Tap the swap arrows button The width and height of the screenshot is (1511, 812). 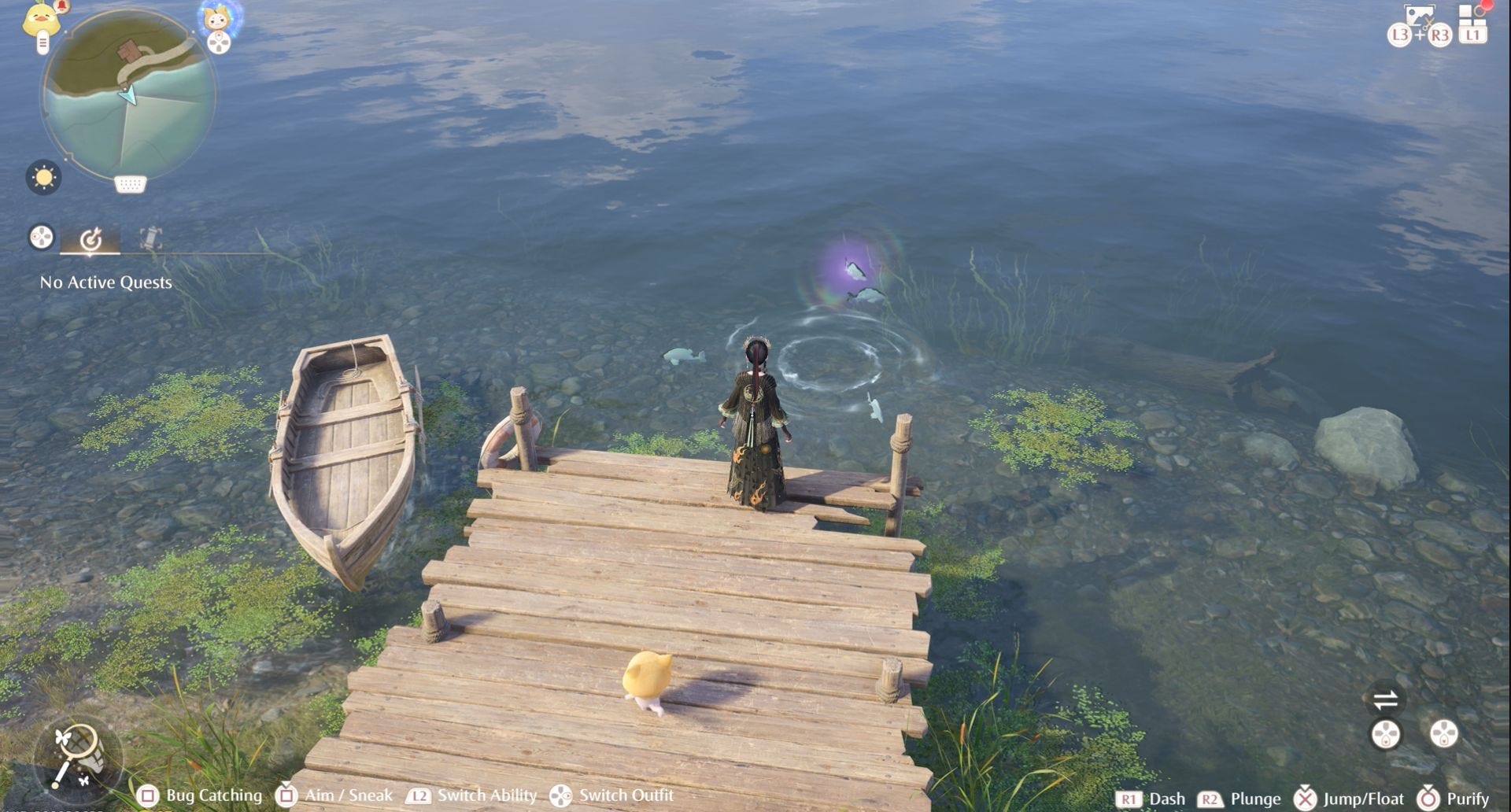click(x=1385, y=699)
